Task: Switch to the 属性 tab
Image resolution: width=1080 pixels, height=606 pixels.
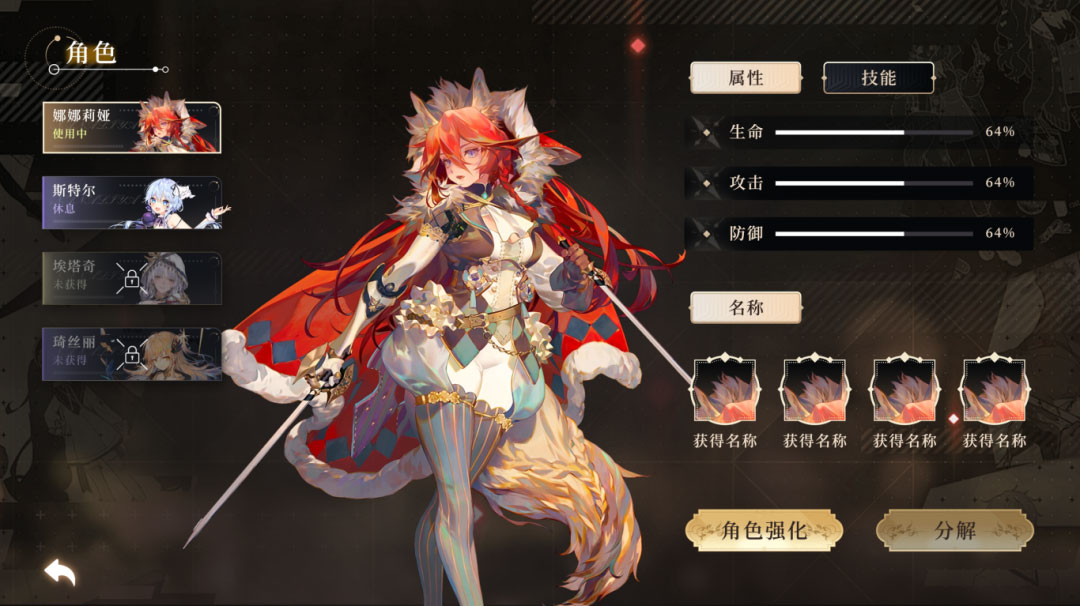Action: [745, 78]
